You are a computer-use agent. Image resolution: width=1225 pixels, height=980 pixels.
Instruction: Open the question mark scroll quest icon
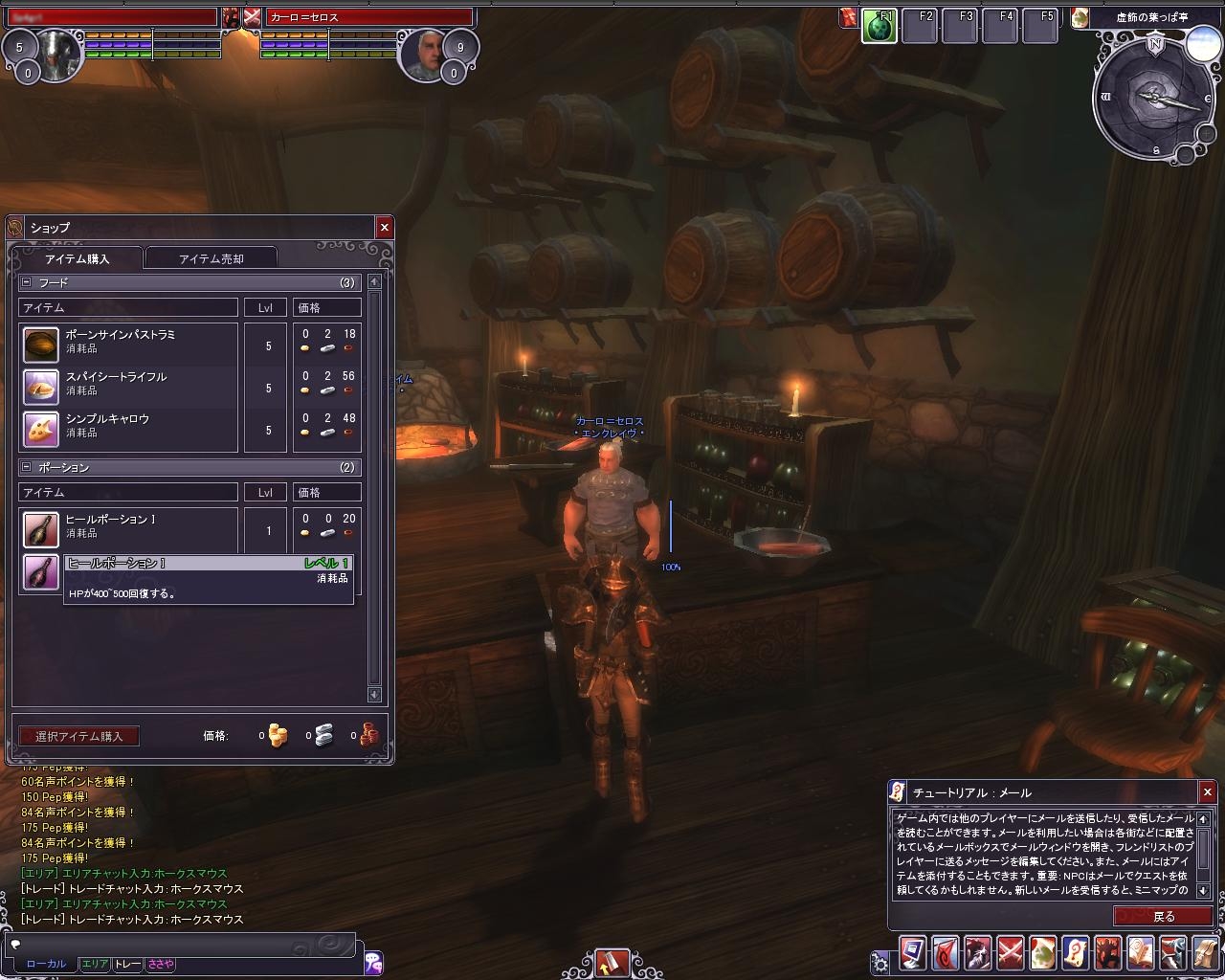(x=1076, y=953)
